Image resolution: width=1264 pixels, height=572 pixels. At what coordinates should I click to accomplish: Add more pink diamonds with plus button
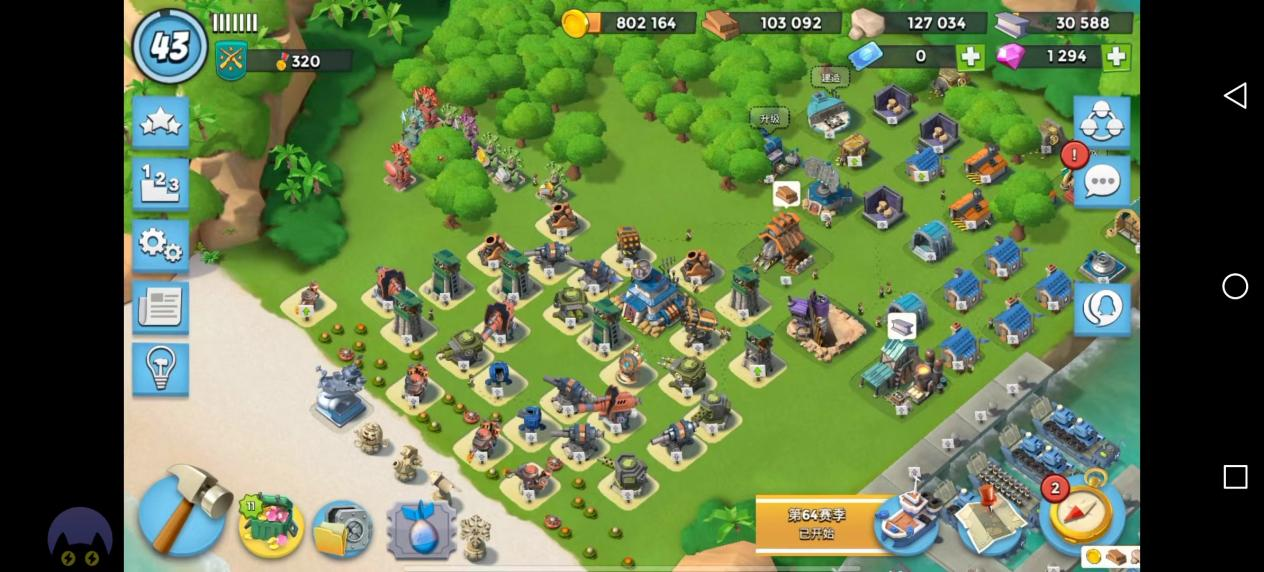(1116, 57)
